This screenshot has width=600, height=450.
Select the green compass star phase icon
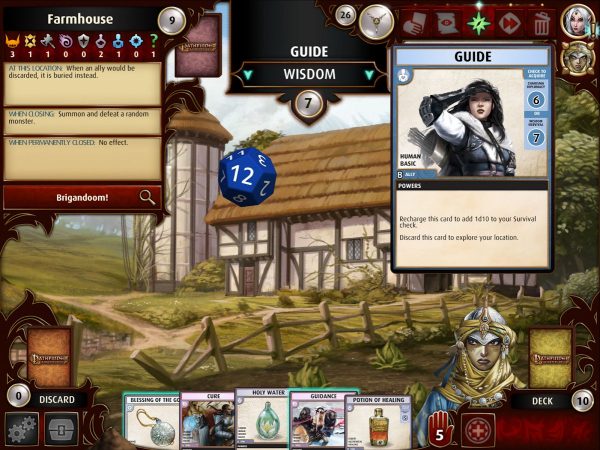pos(478,21)
